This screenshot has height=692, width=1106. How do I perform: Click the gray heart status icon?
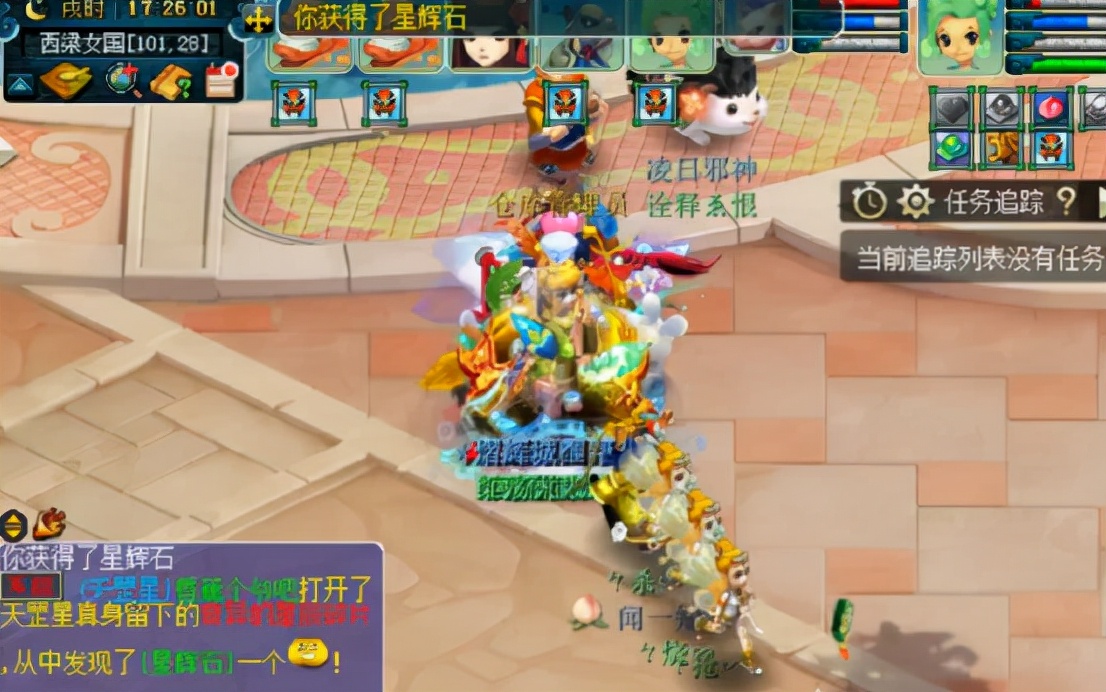[951, 108]
